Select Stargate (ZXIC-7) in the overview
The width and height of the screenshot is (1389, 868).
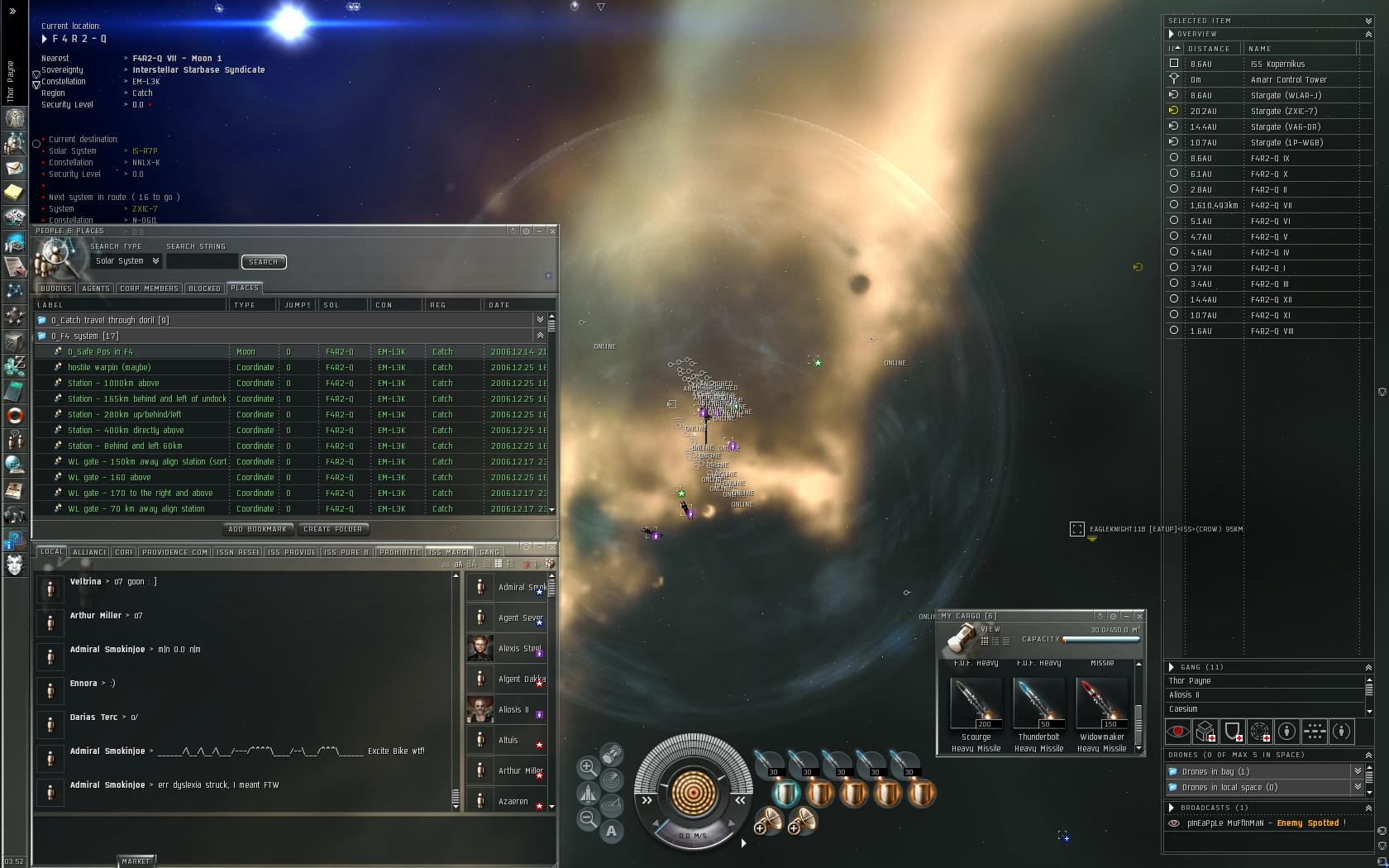1283,112
